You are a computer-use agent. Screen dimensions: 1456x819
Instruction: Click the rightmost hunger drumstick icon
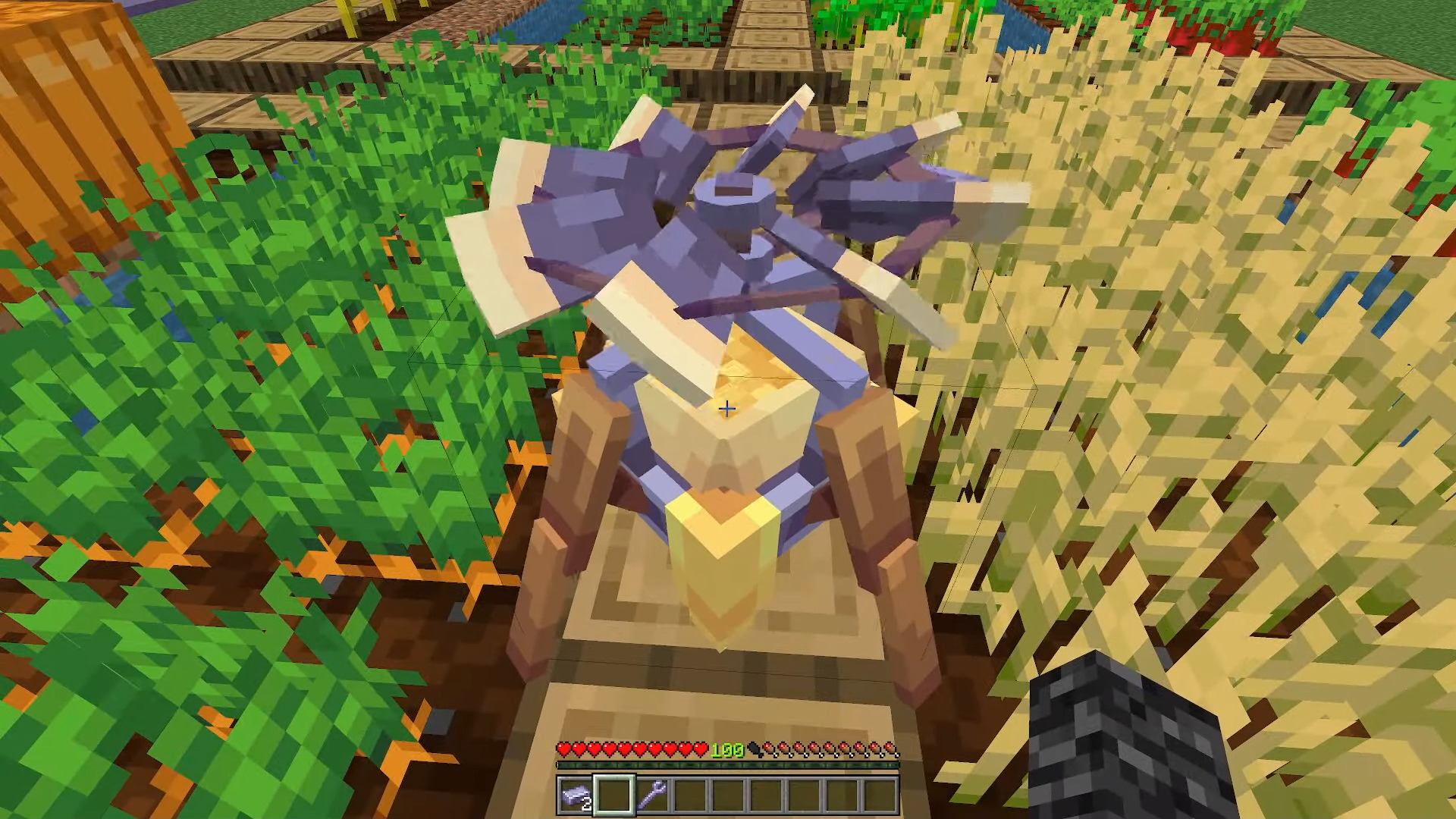[892, 749]
